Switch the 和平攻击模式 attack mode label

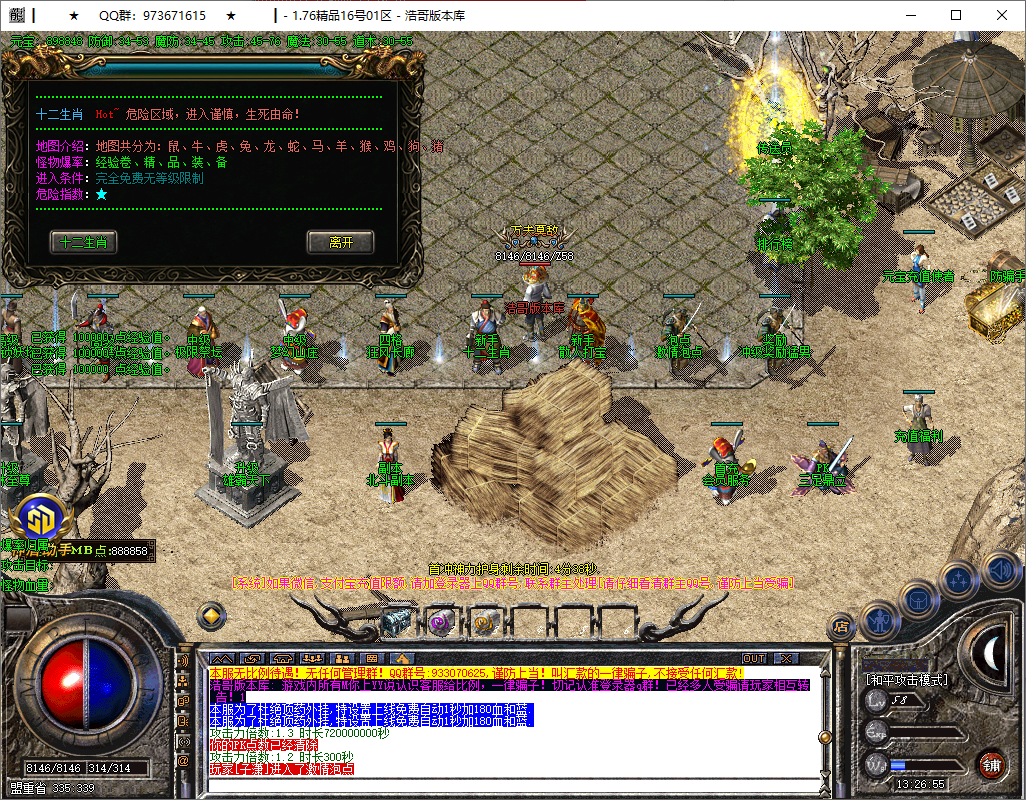[x=907, y=679]
